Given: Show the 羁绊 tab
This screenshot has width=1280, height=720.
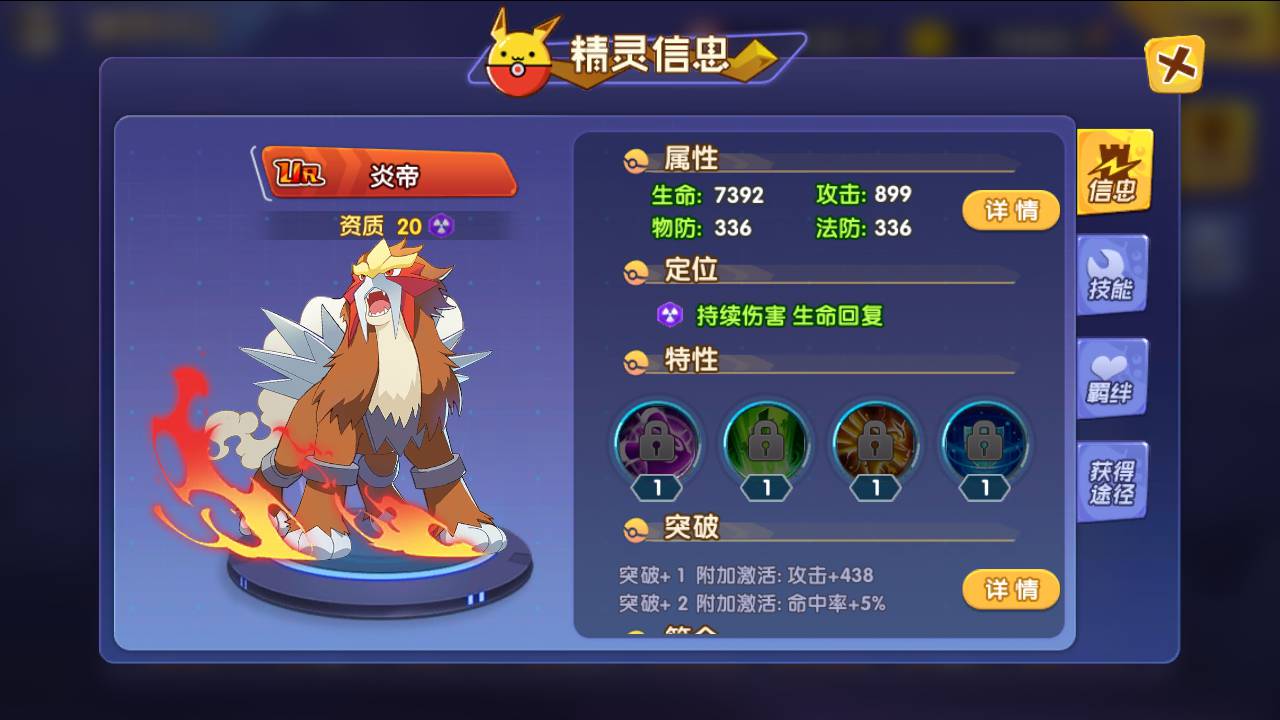Looking at the screenshot, I should 1111,378.
